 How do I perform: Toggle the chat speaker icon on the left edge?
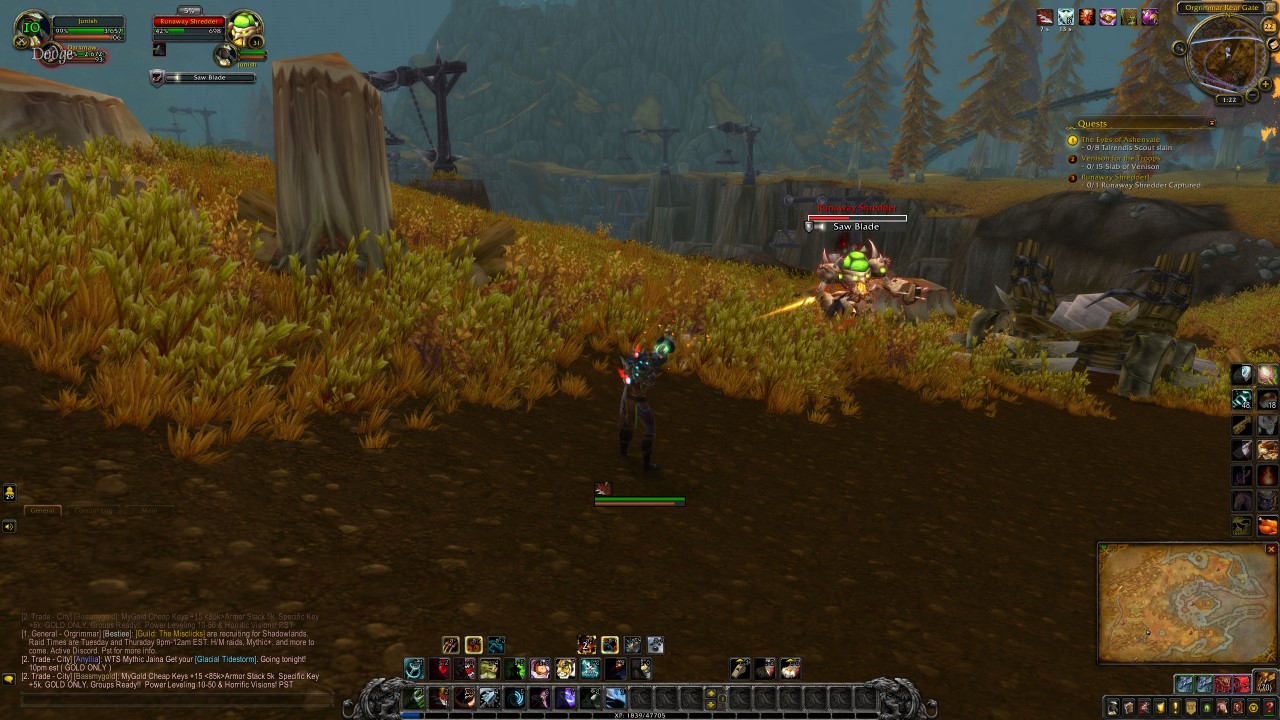click(8, 526)
